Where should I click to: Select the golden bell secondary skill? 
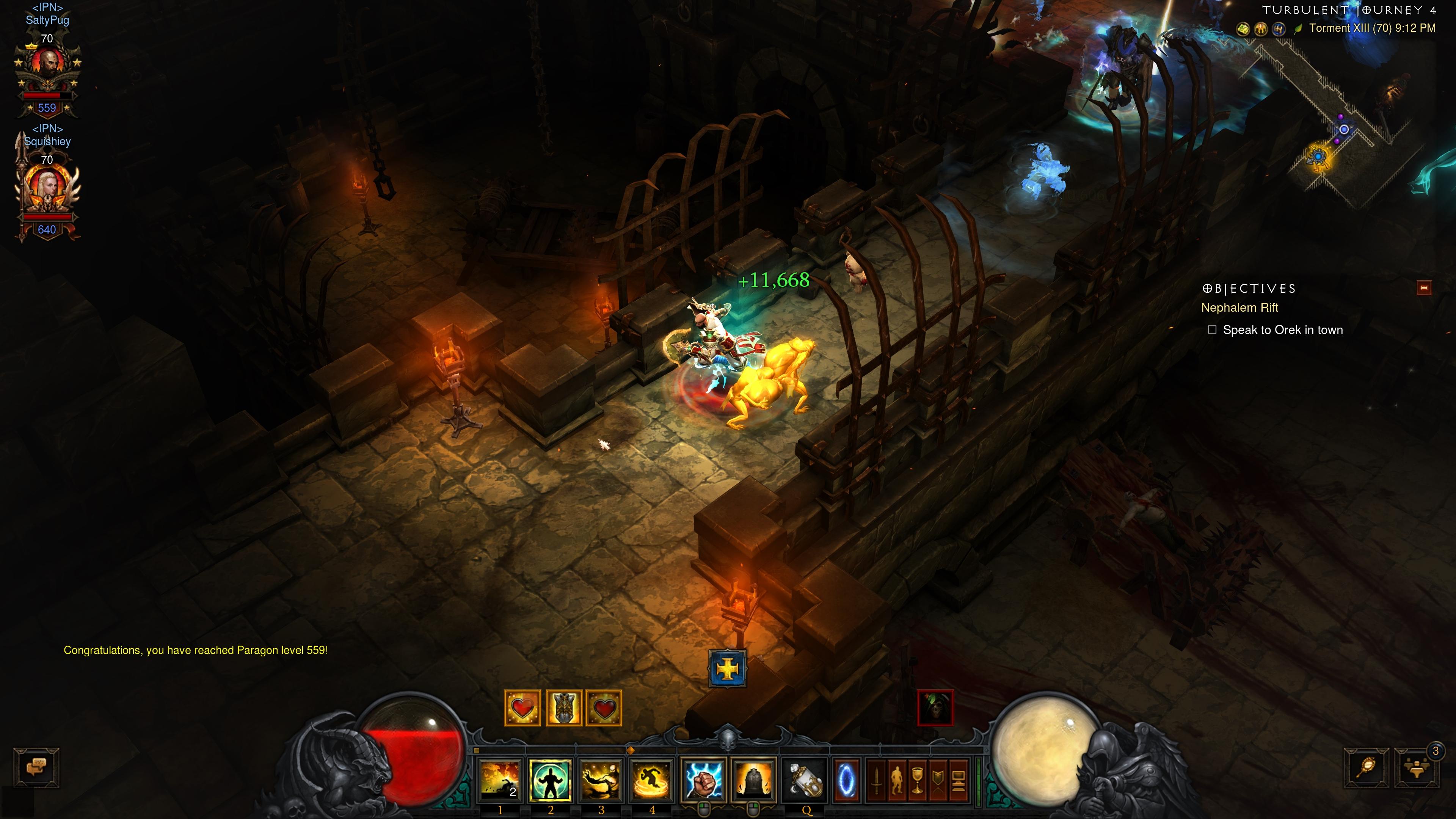[x=753, y=780]
